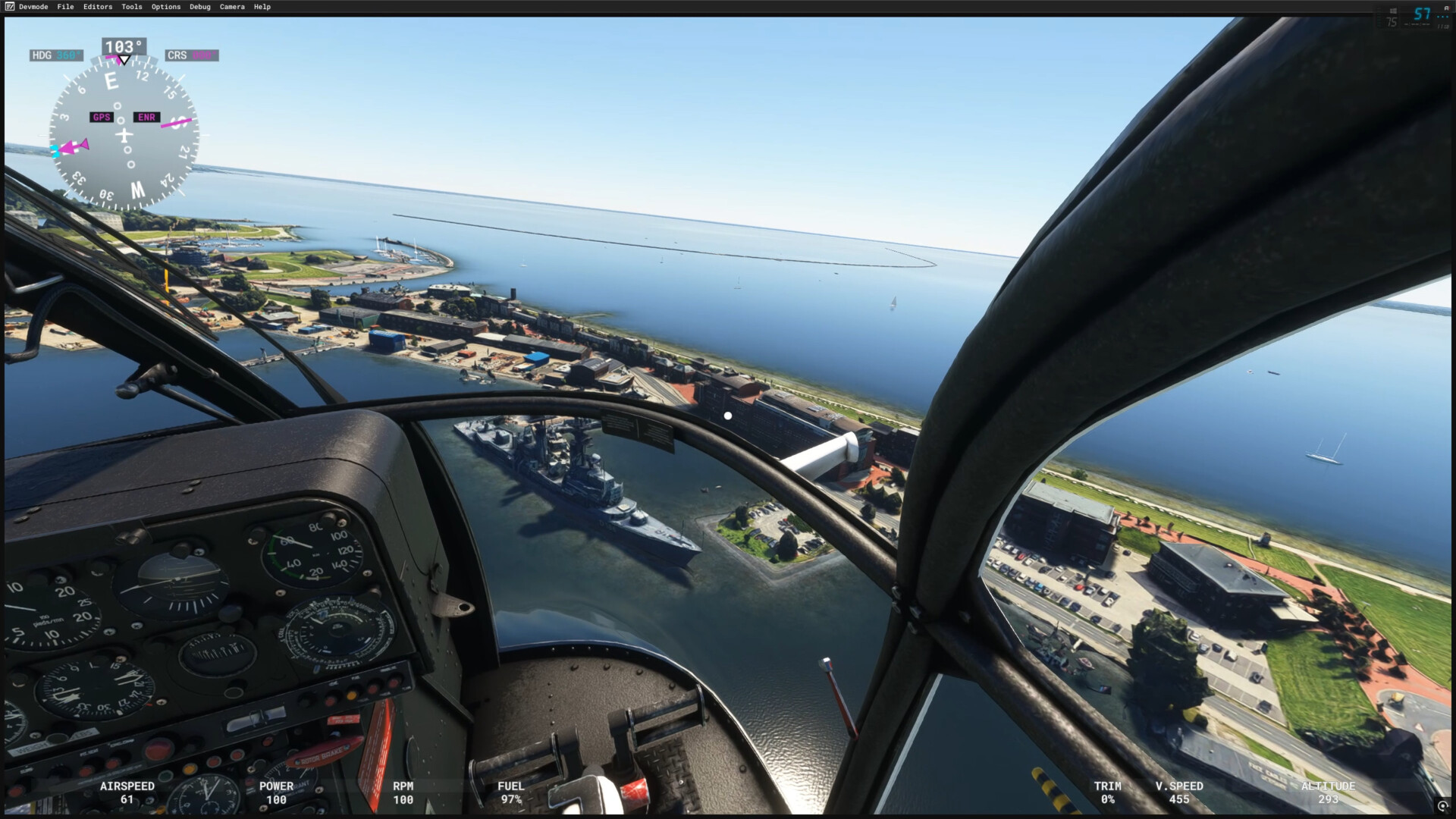Viewport: 1456px width, 819px height.
Task: Open the Debug menu
Action: click(200, 7)
